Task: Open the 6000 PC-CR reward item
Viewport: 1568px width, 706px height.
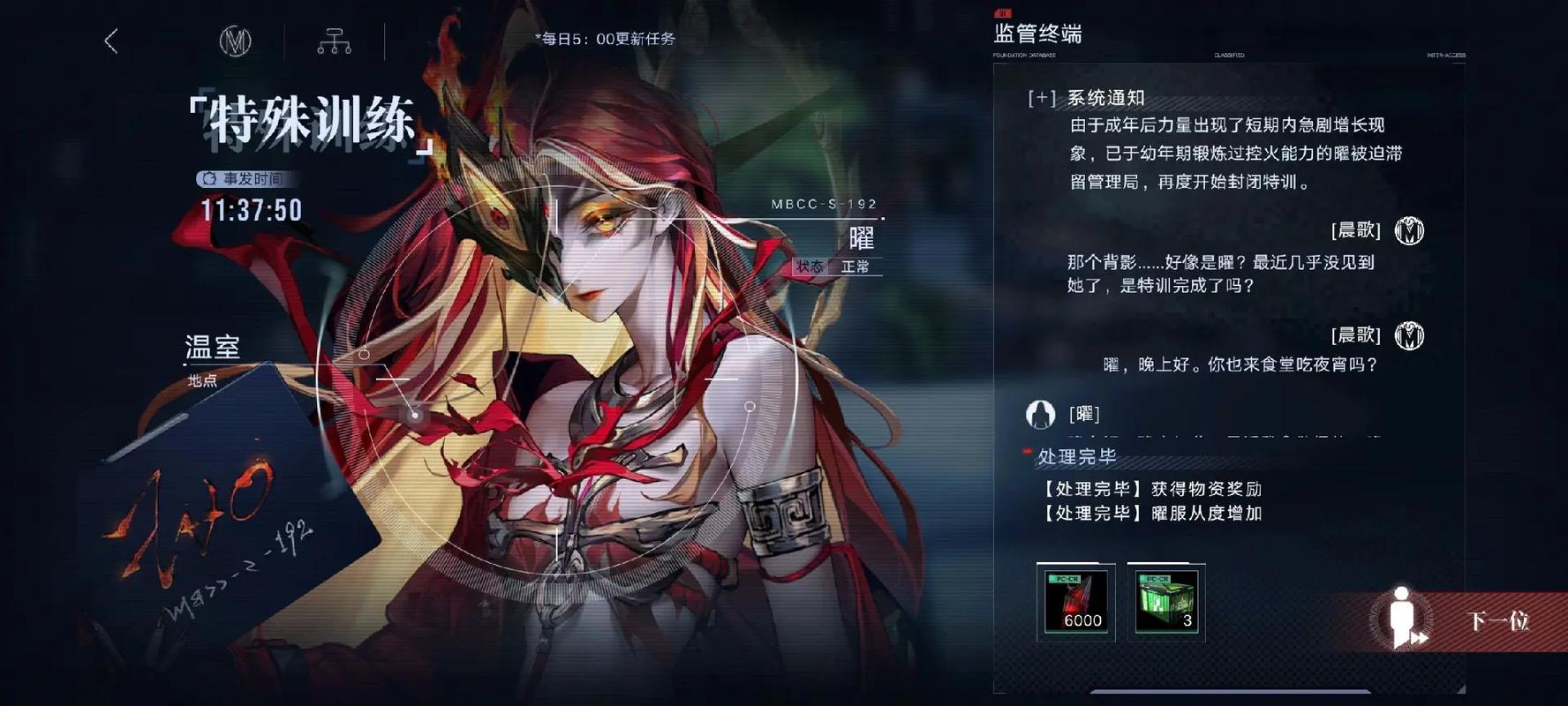Action: click(x=1075, y=602)
